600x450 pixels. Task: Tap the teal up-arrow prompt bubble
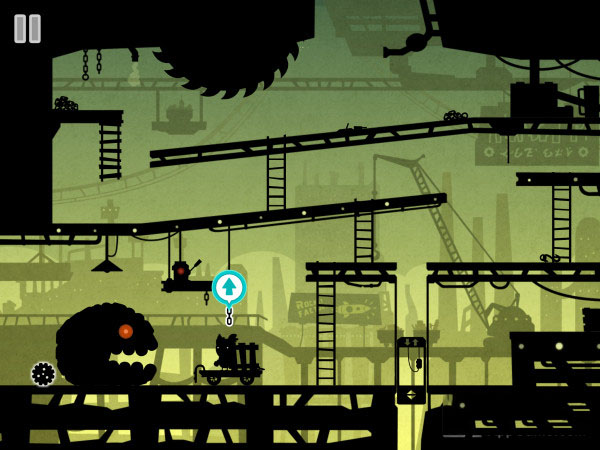pyautogui.click(x=229, y=287)
